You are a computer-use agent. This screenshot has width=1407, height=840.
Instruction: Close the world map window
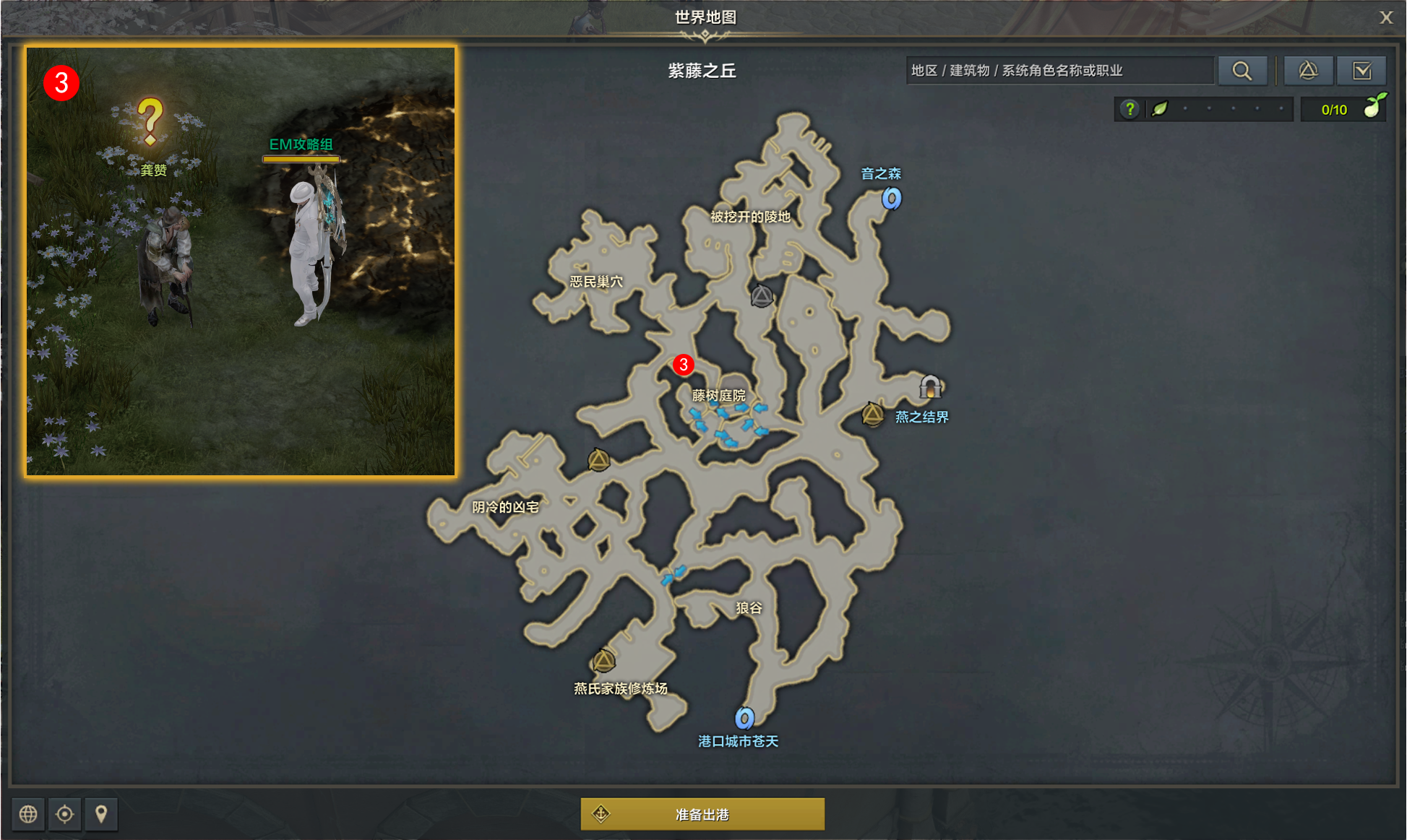click(1385, 17)
